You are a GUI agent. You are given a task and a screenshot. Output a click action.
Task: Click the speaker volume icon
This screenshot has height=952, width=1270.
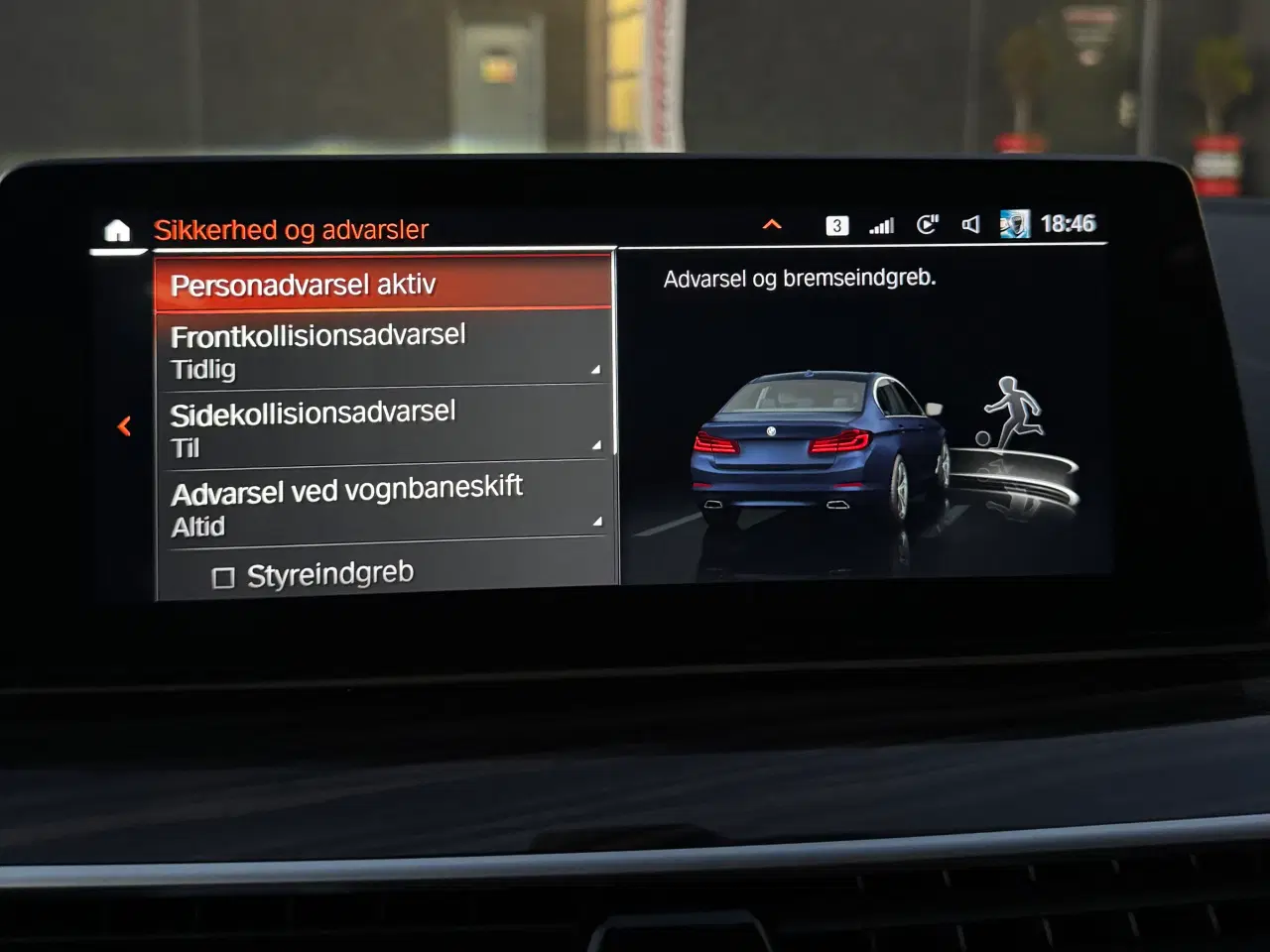point(970,225)
